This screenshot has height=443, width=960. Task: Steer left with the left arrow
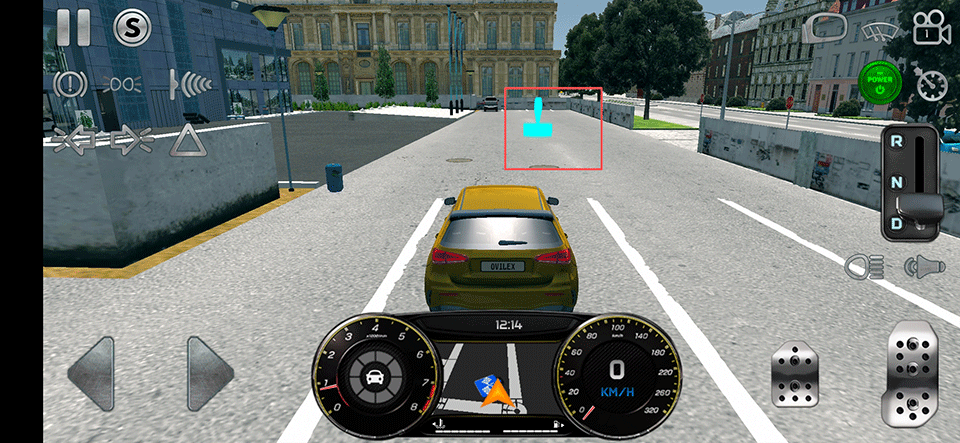[97, 374]
